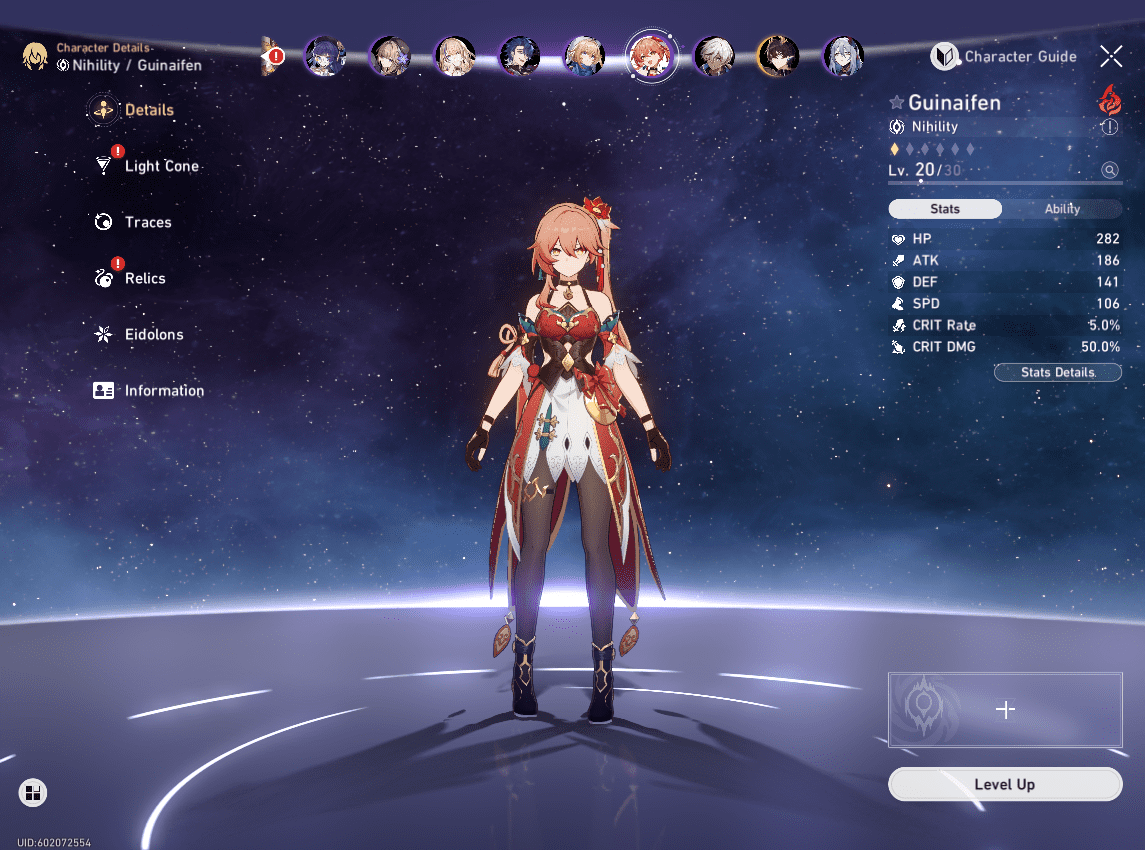The image size is (1145, 850).
Task: Click the magnifier icon beside the level
Action: click(x=1109, y=170)
